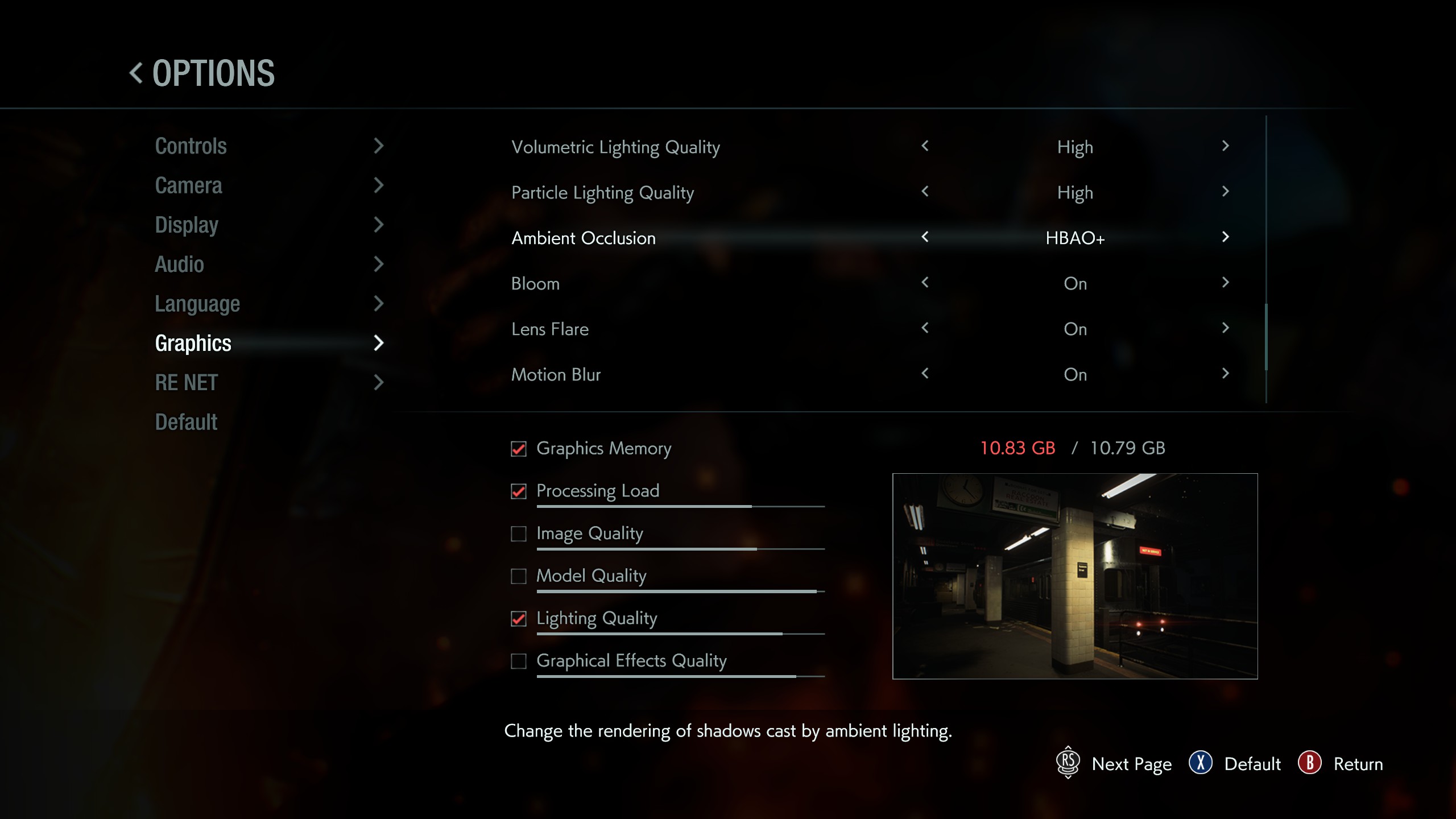Click the left arrow for Motion Blur
1456x819 pixels.
click(926, 374)
